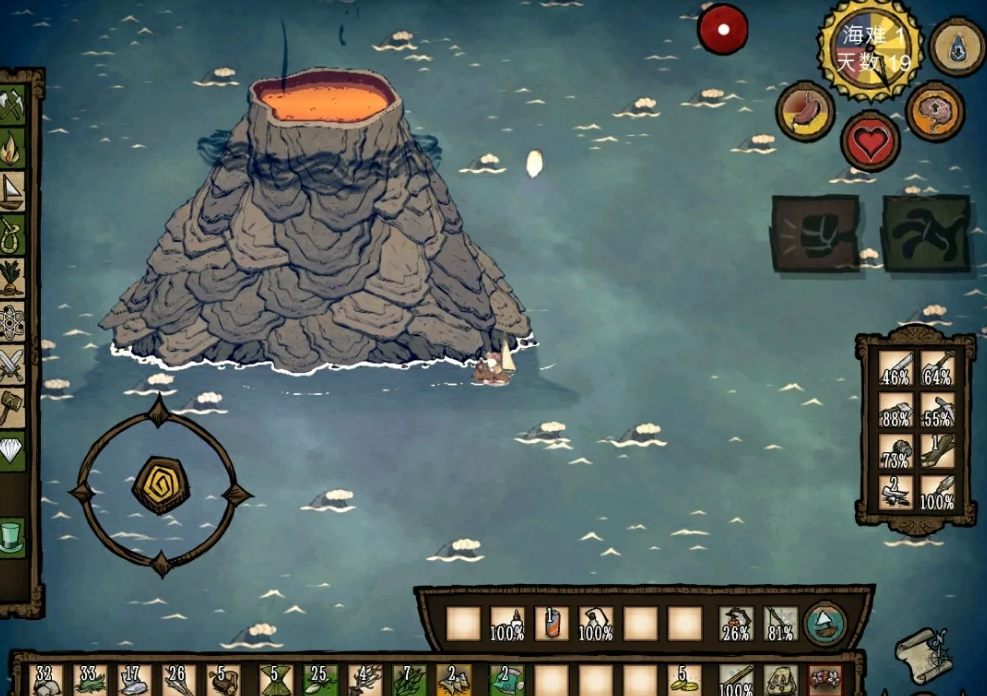Open the Science atom crafting tab
The height and width of the screenshot is (696, 987).
[12, 321]
